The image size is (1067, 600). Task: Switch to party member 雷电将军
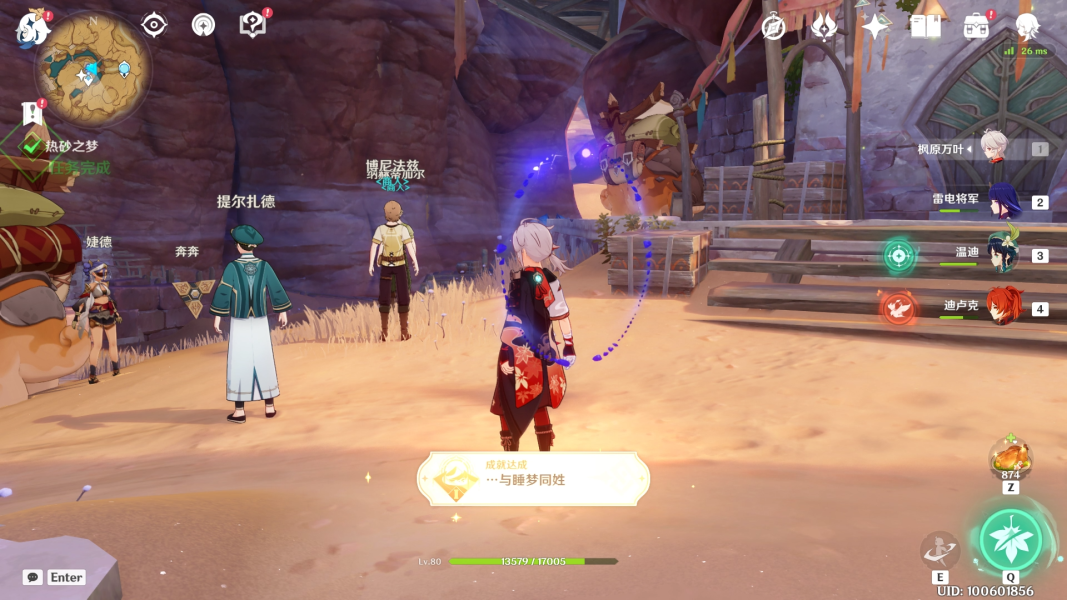coord(1003,201)
